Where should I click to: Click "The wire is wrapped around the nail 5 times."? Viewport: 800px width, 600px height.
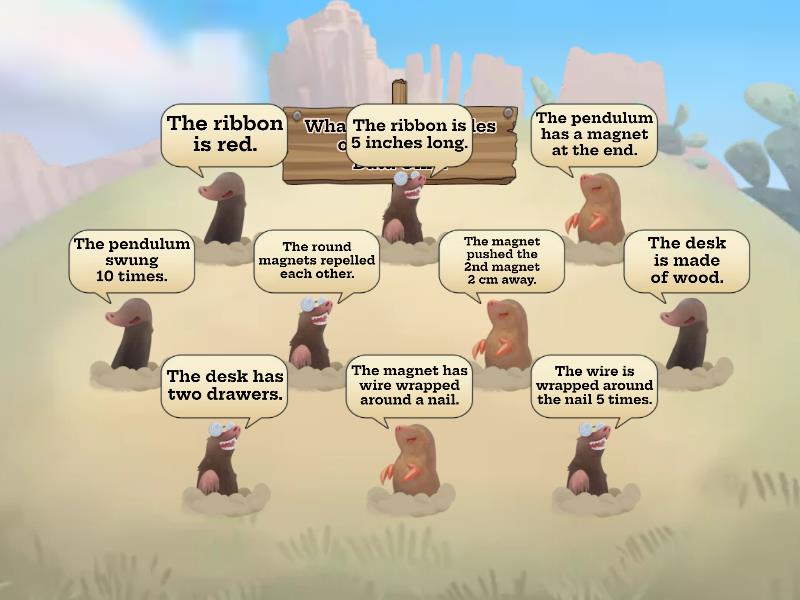(x=594, y=385)
